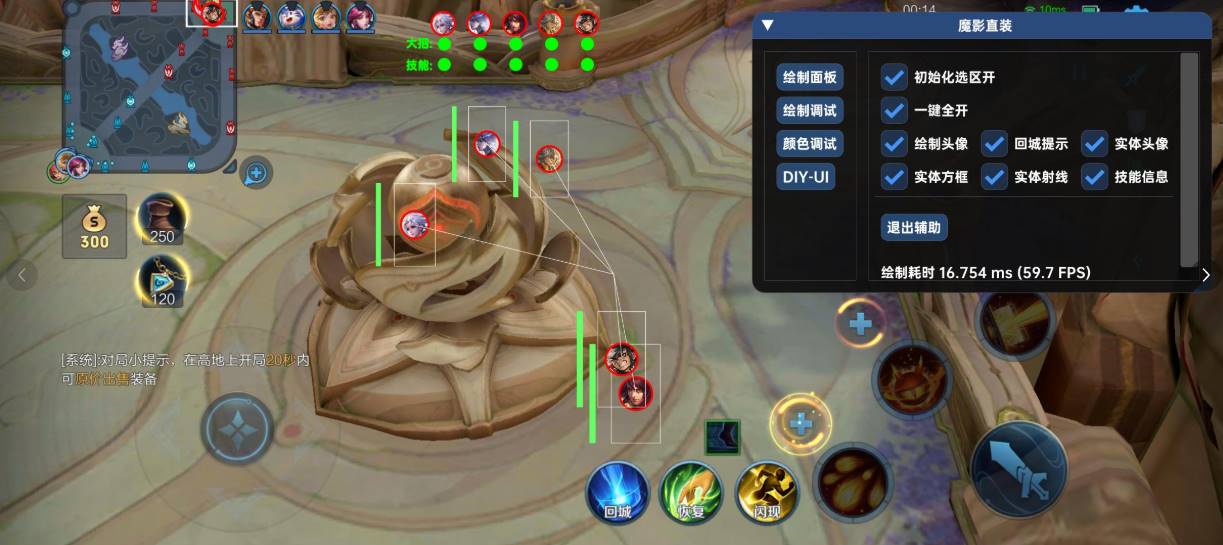The image size is (1223, 545).
Task: Tap the sword basic attack button
Action: point(1018,469)
